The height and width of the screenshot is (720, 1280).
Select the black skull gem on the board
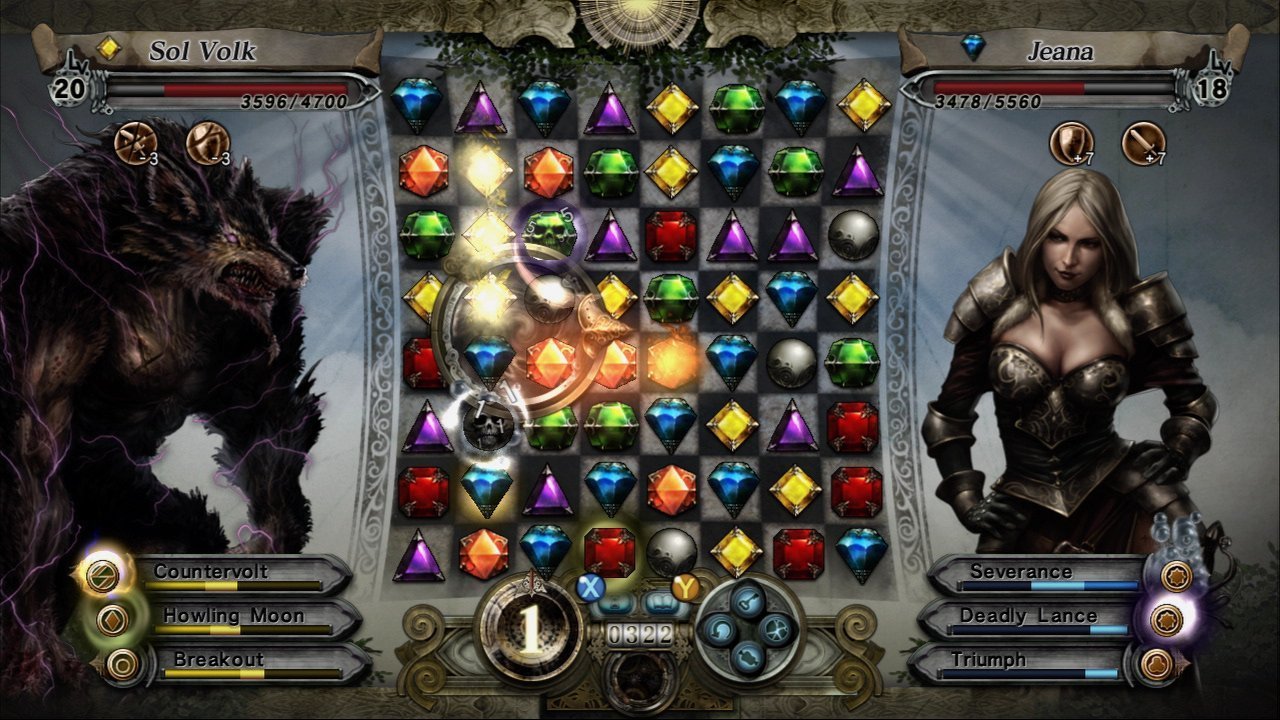pos(489,424)
